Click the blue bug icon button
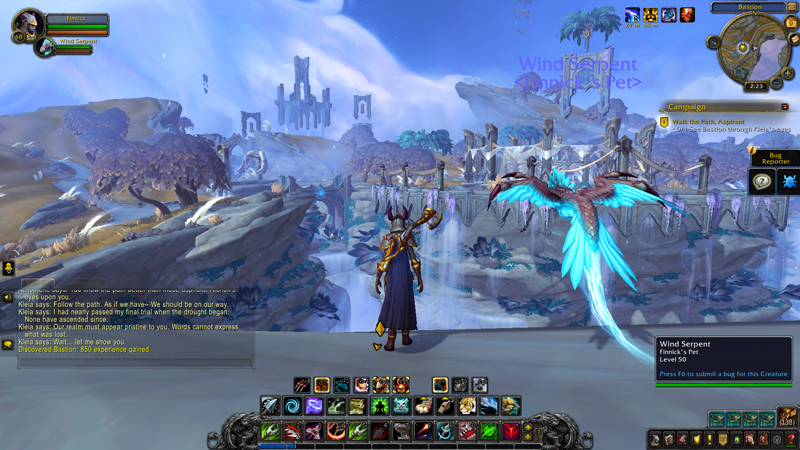The width and height of the screenshot is (800, 450). [x=787, y=181]
